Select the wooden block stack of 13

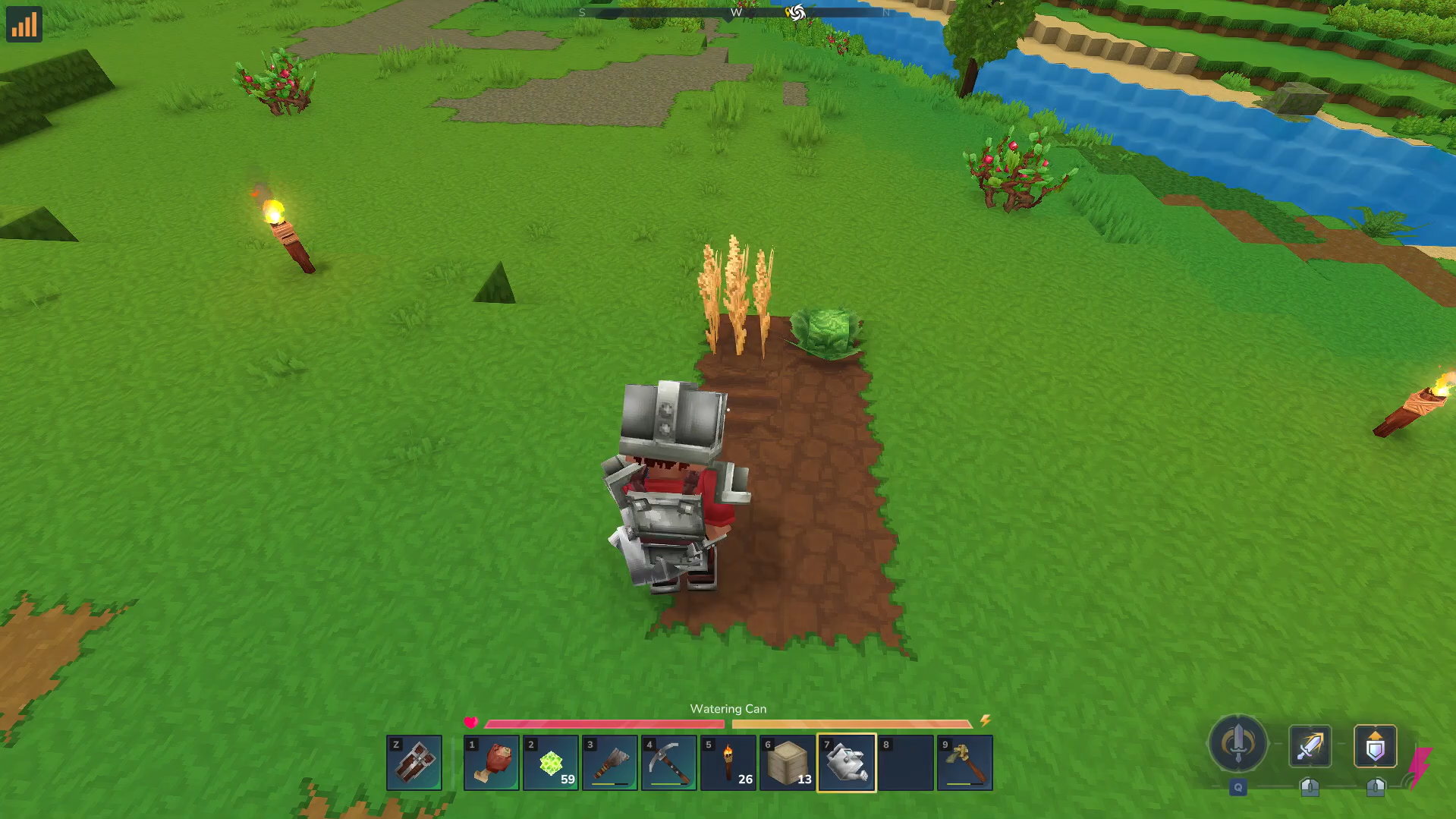787,763
